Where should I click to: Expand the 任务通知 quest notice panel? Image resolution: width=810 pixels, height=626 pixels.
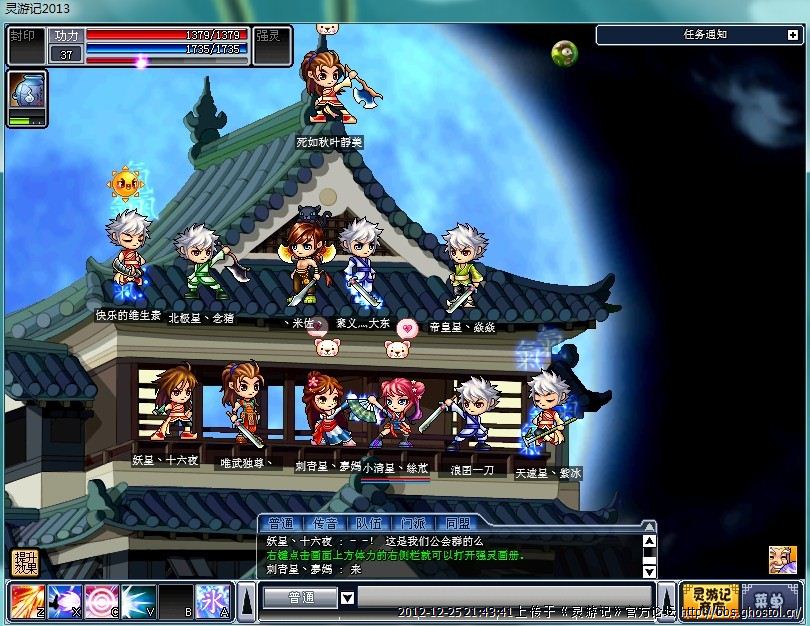792,34
